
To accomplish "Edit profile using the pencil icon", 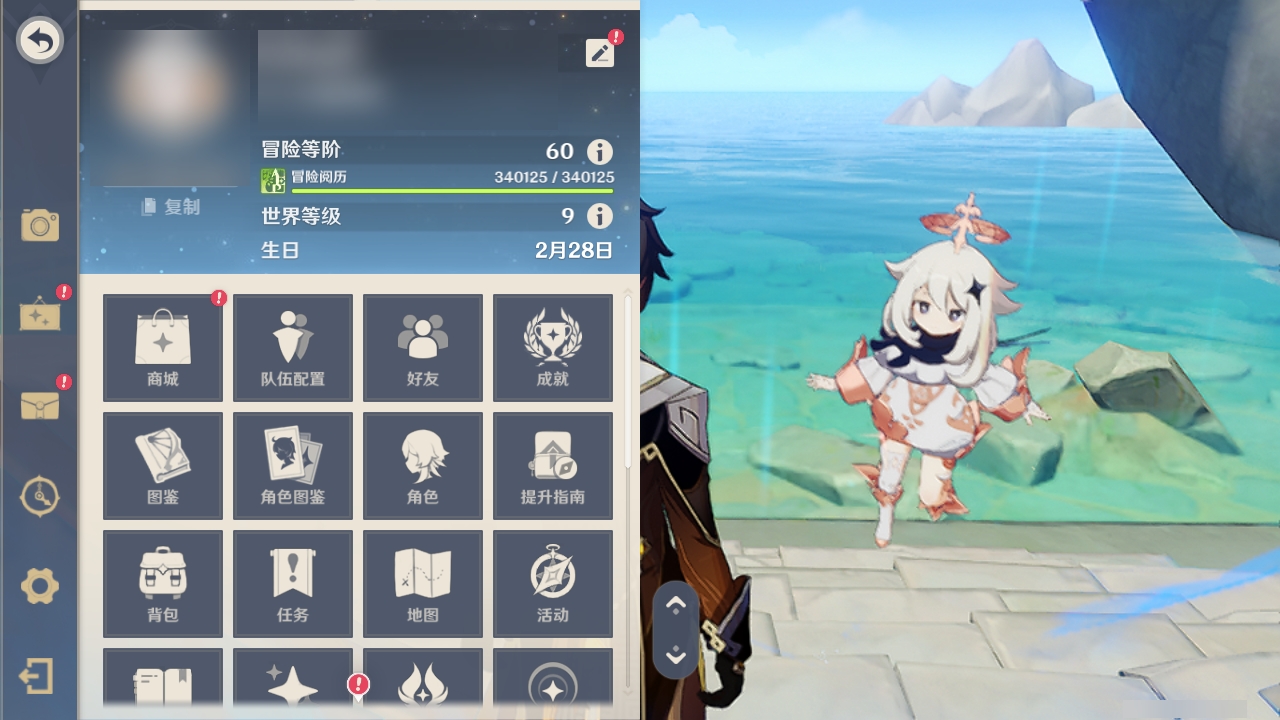I will tap(599, 52).
